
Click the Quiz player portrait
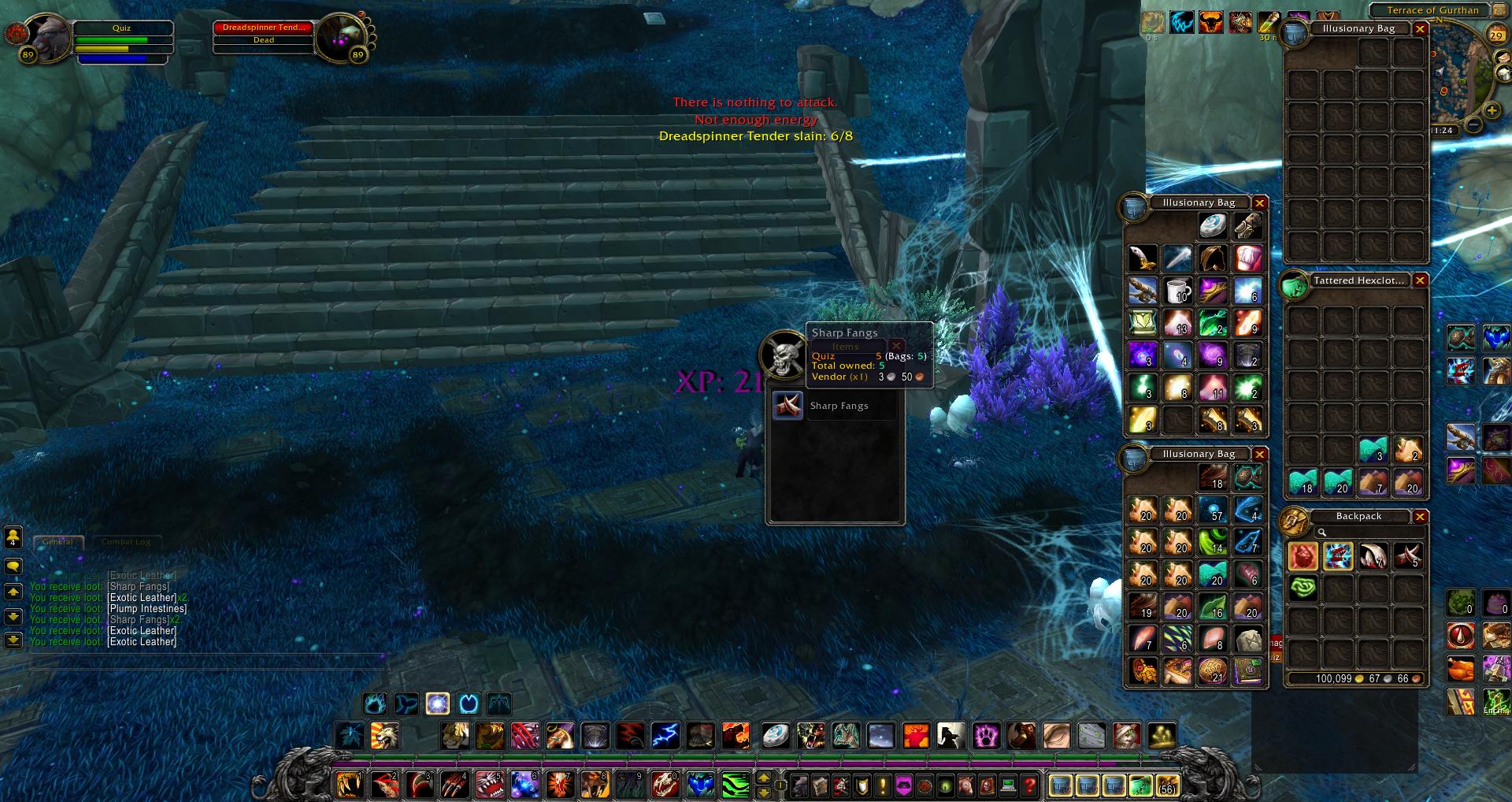point(49,36)
